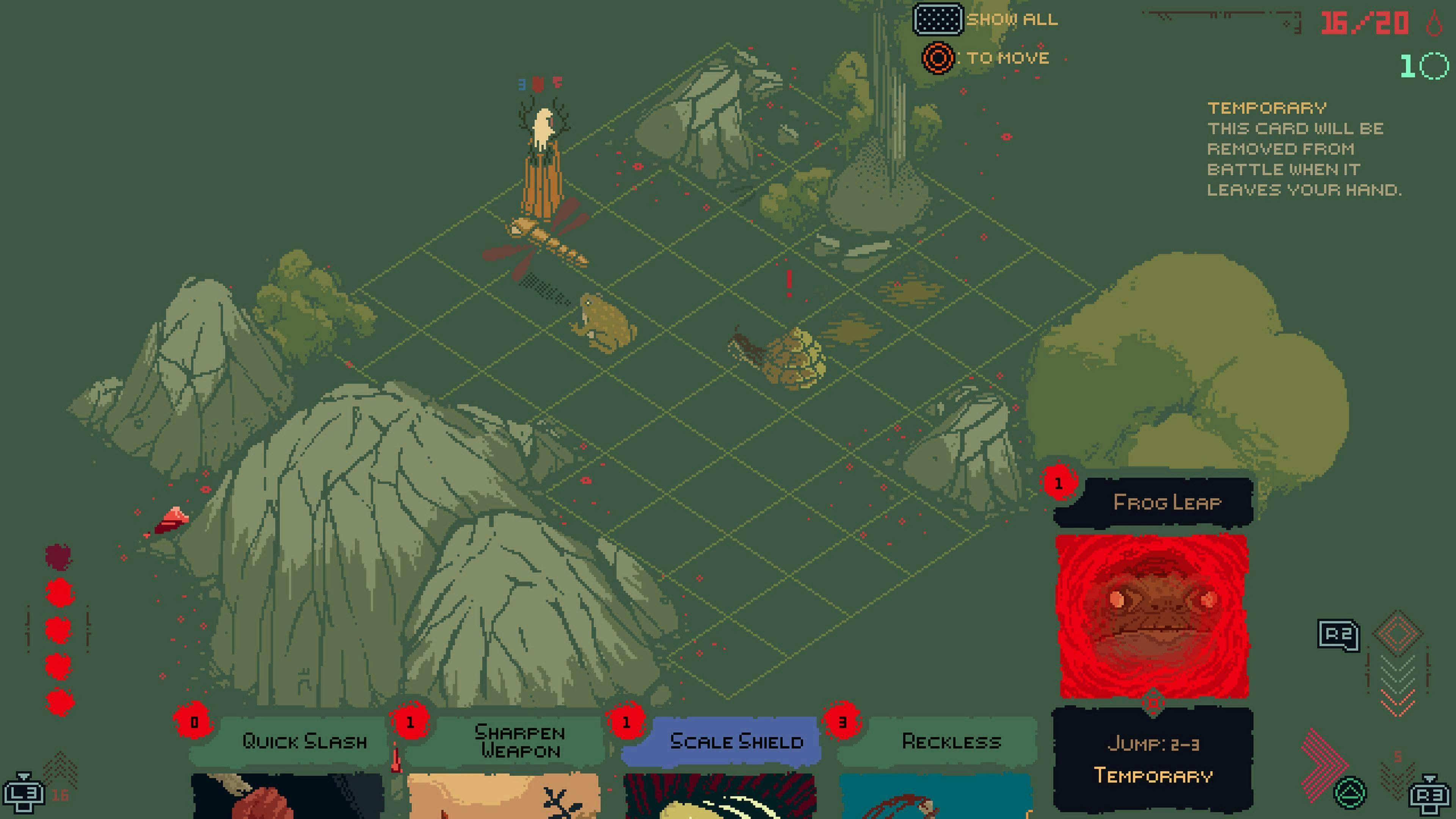Pick the Scale Shield card

pos(736,741)
